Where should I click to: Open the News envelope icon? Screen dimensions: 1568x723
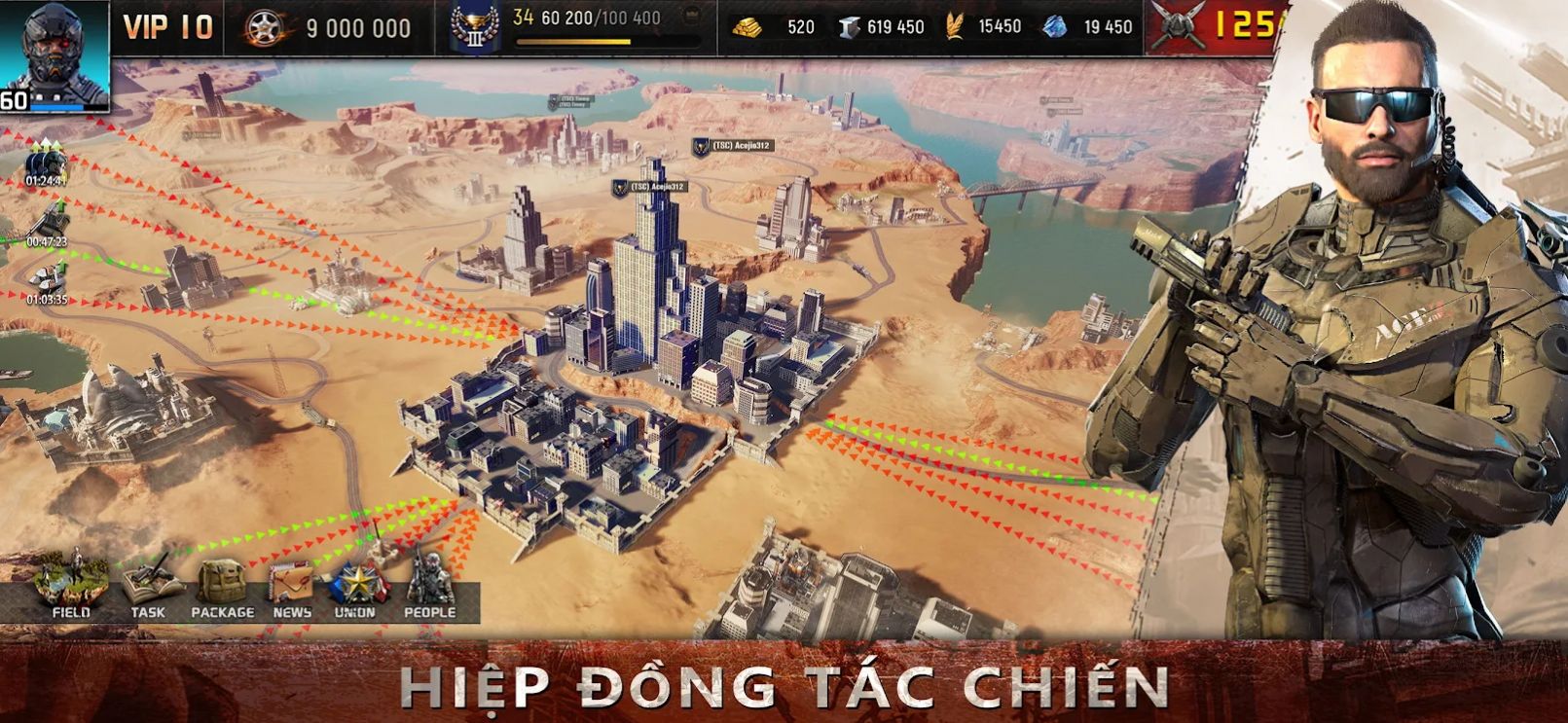(x=290, y=580)
